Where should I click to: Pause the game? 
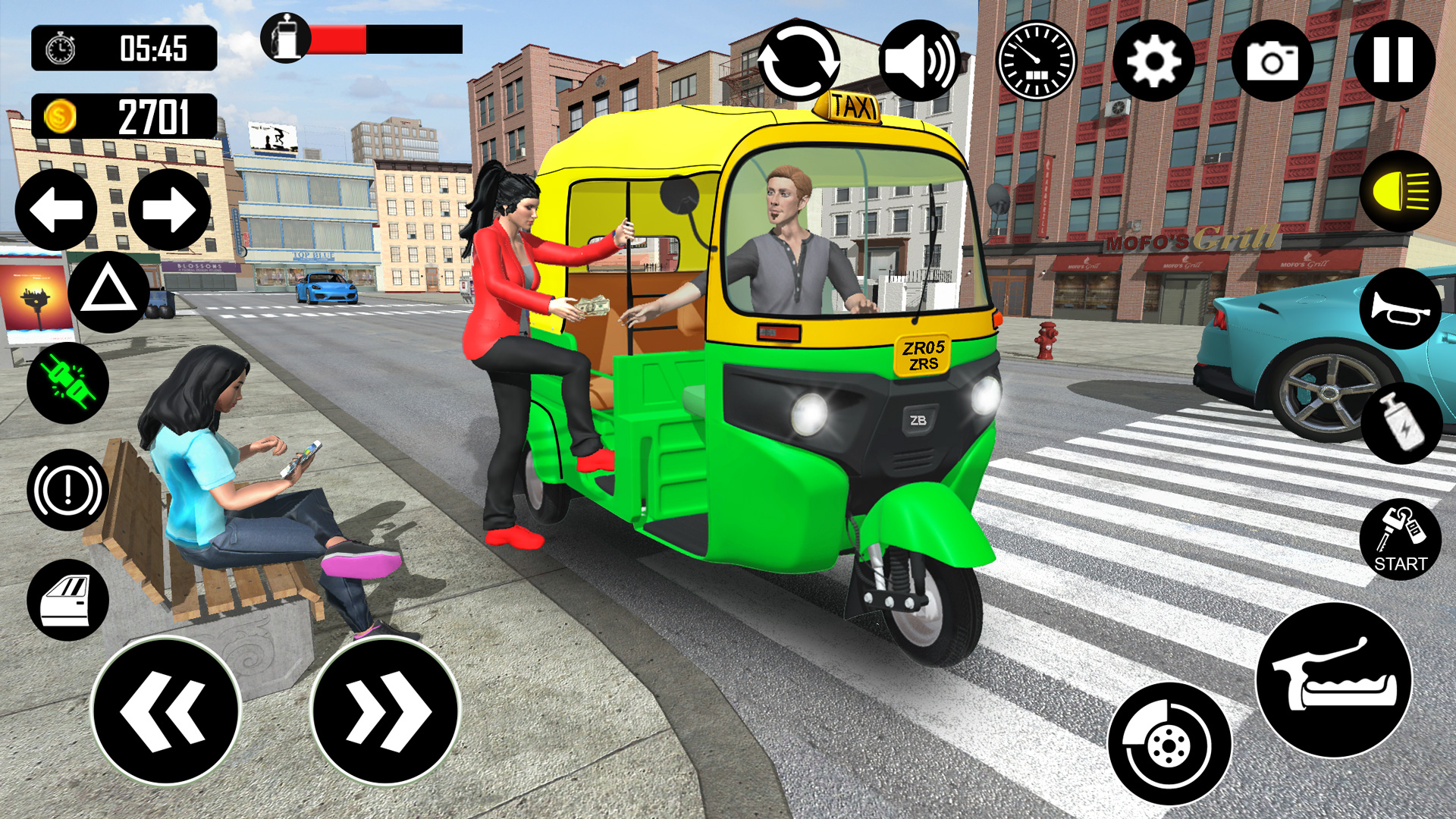point(1394,61)
